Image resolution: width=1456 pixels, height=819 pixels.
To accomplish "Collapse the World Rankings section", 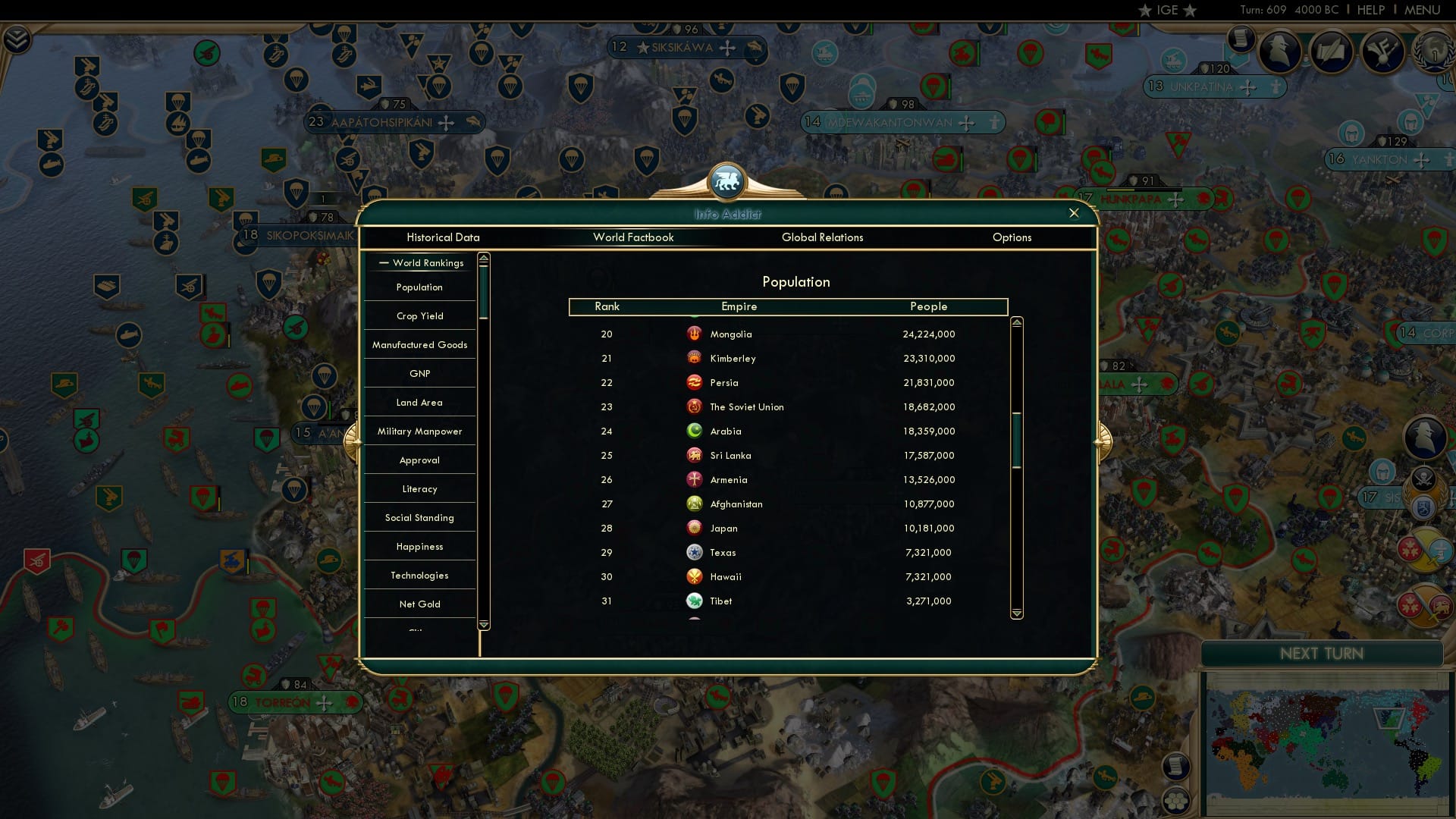I will tap(384, 263).
